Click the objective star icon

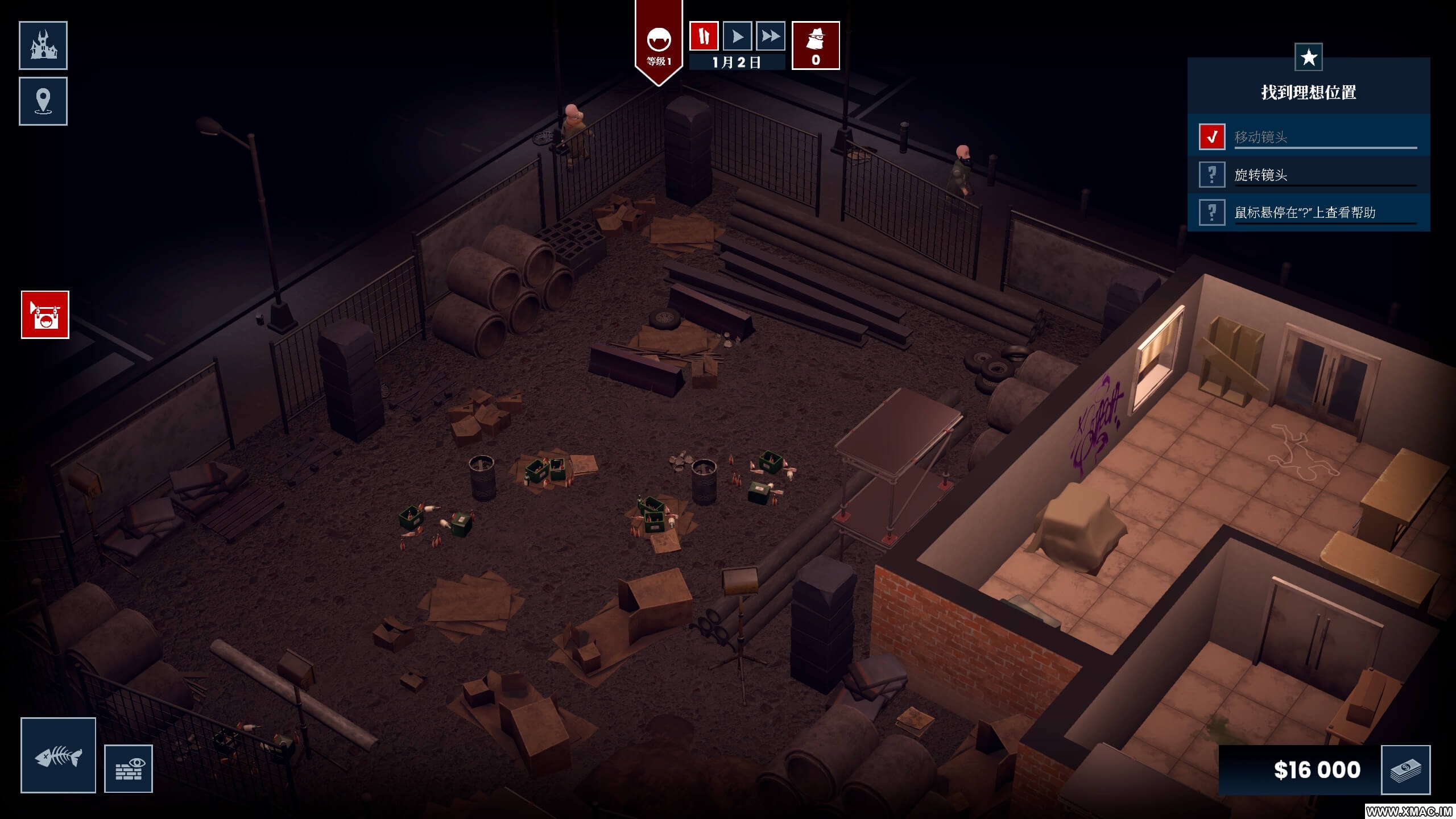(x=1309, y=57)
